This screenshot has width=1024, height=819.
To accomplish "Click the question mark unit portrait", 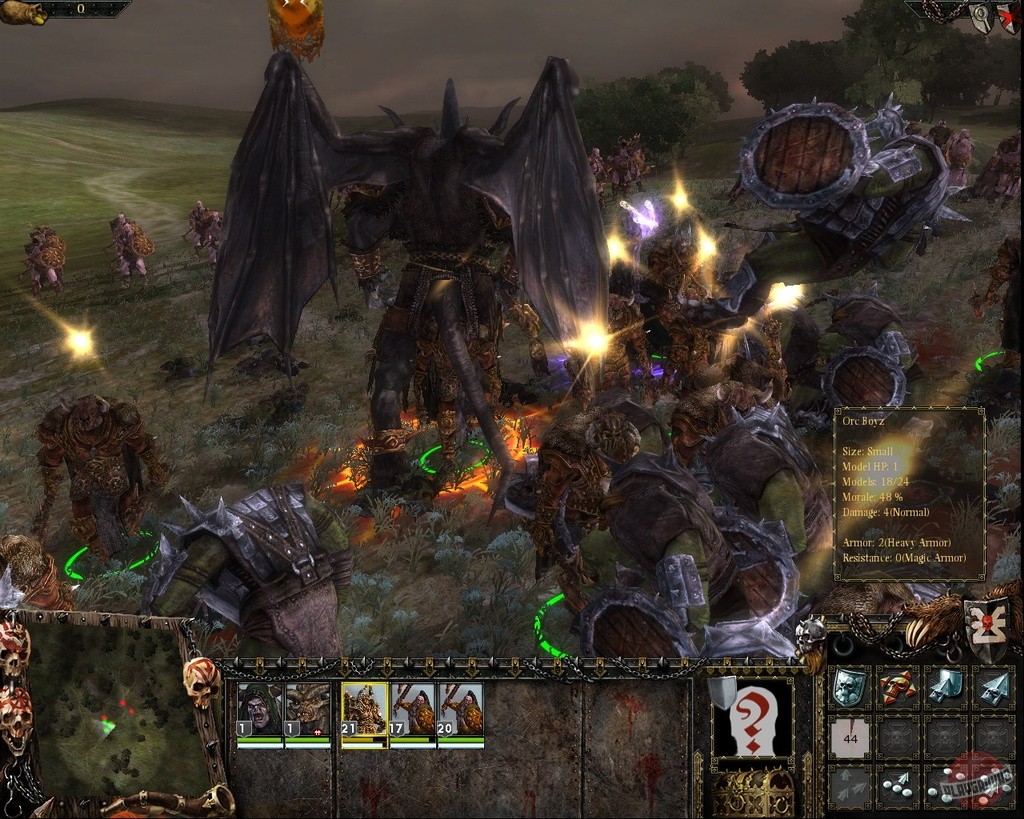I will pyautogui.click(x=752, y=718).
